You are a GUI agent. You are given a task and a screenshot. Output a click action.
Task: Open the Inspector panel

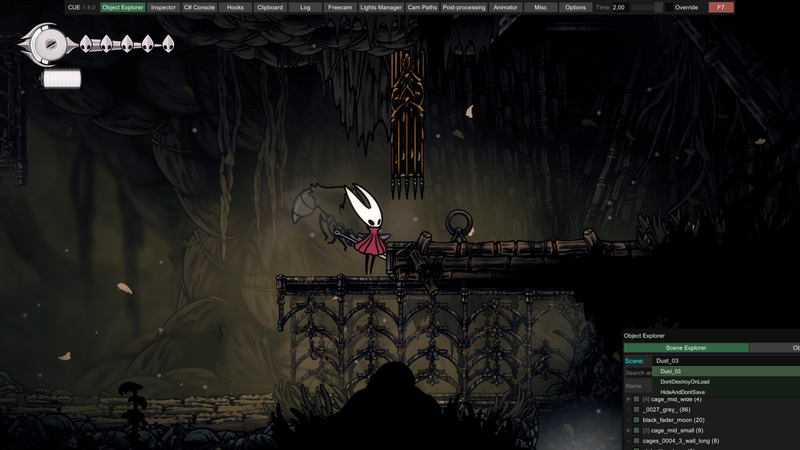coord(163,7)
